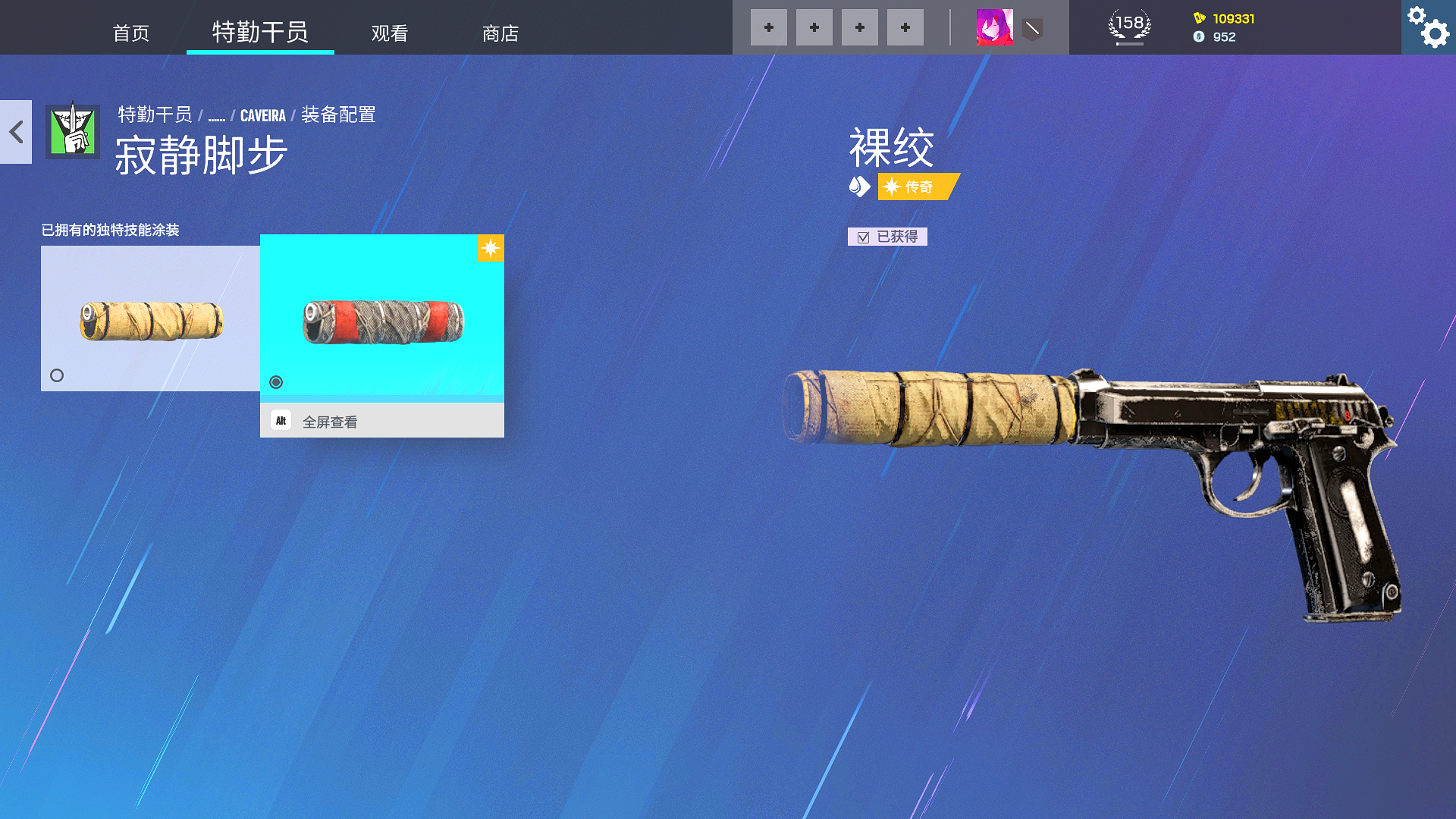
Task: Open CAVEIRA from the breadcrumb
Action: (262, 115)
